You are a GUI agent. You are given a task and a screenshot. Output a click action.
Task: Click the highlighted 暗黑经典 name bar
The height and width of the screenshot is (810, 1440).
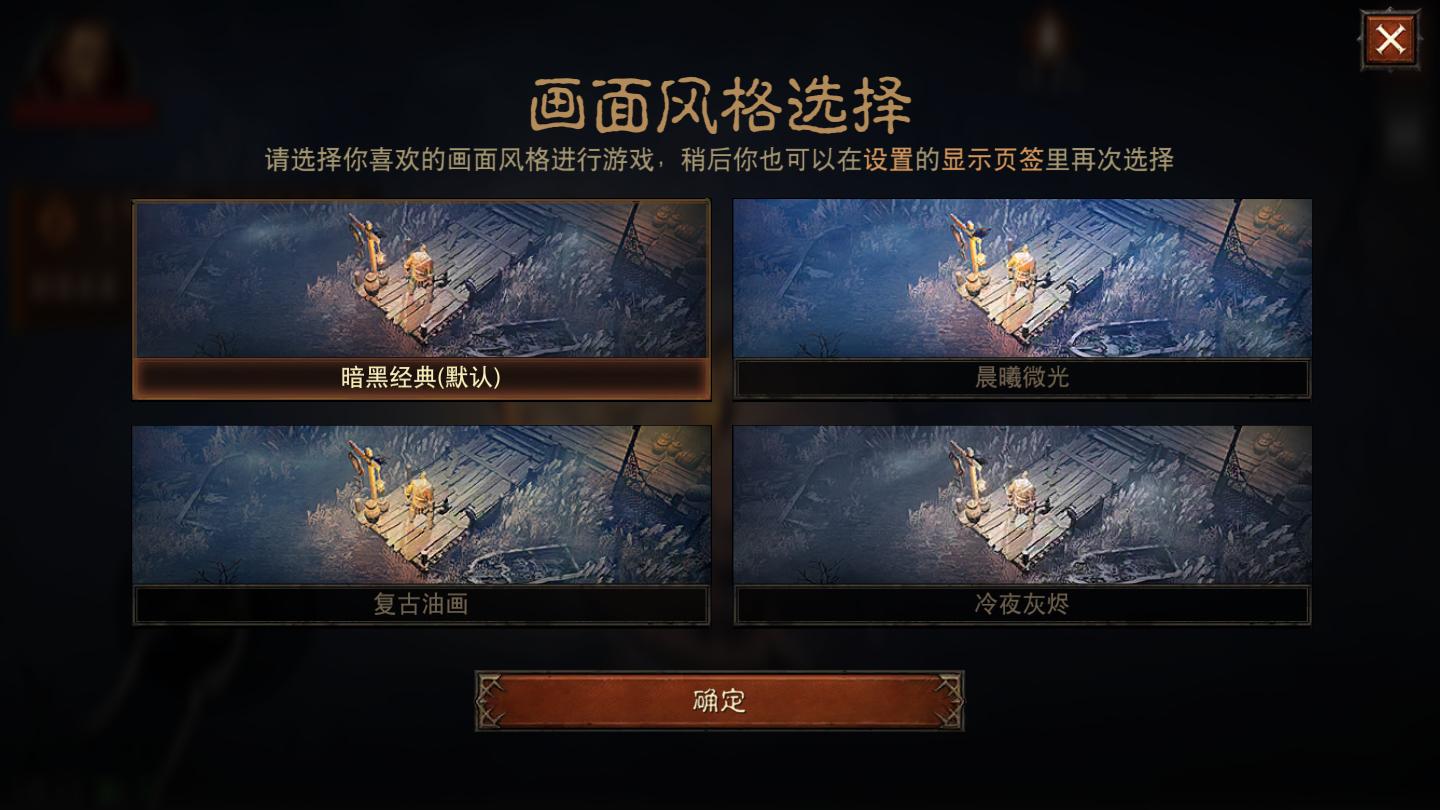[x=421, y=380]
